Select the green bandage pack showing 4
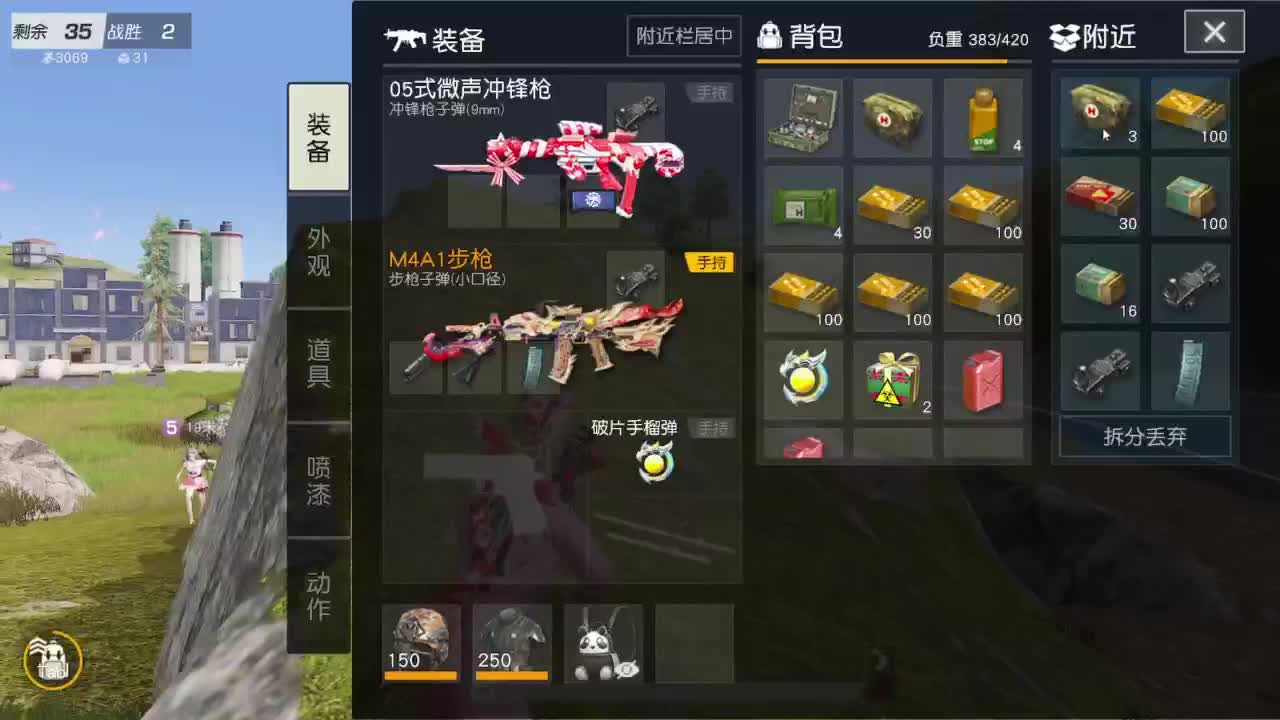The width and height of the screenshot is (1280, 720). 804,205
